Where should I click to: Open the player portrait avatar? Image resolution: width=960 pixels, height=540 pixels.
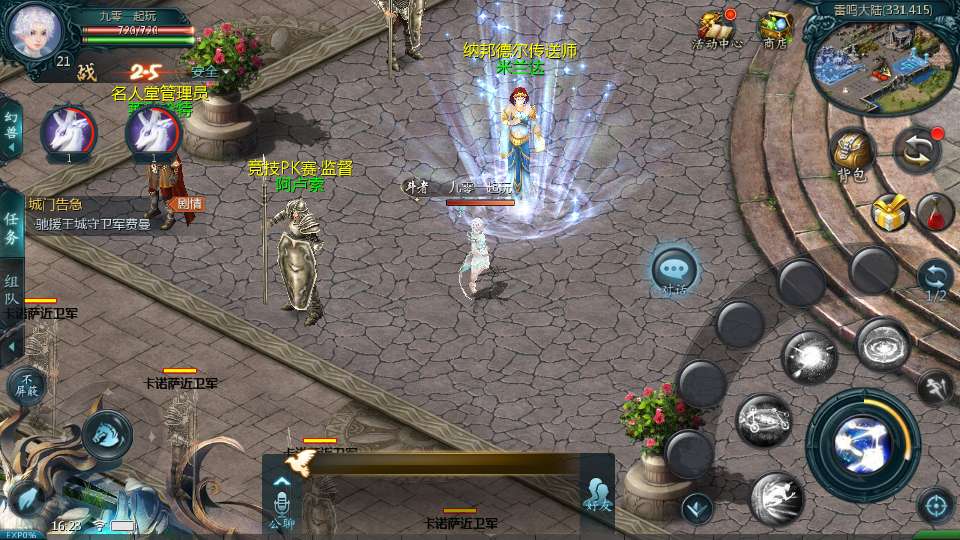pos(35,30)
